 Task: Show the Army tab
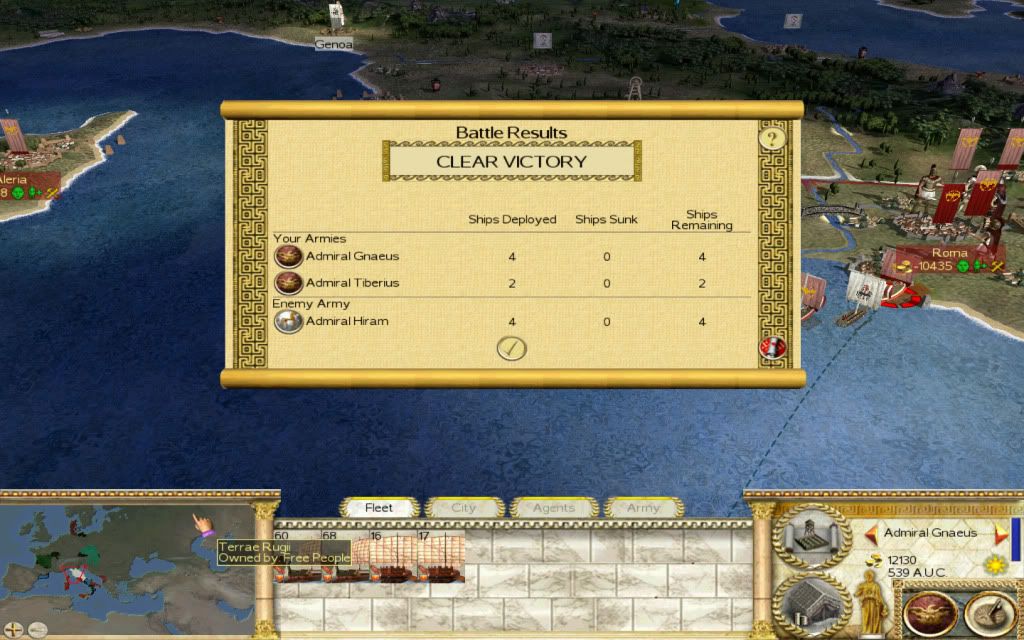tap(643, 508)
